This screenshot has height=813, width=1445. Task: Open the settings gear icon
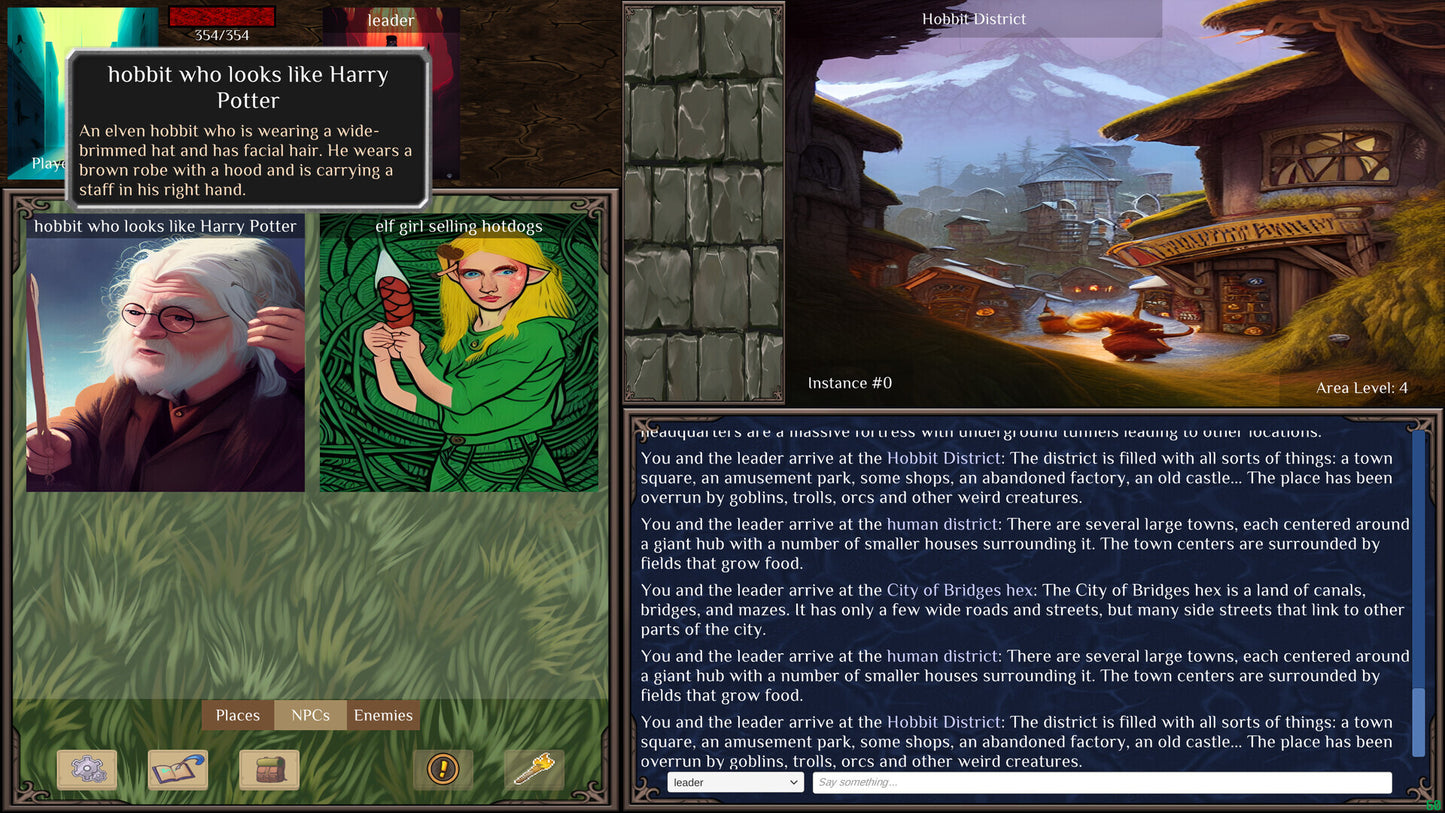pos(87,769)
